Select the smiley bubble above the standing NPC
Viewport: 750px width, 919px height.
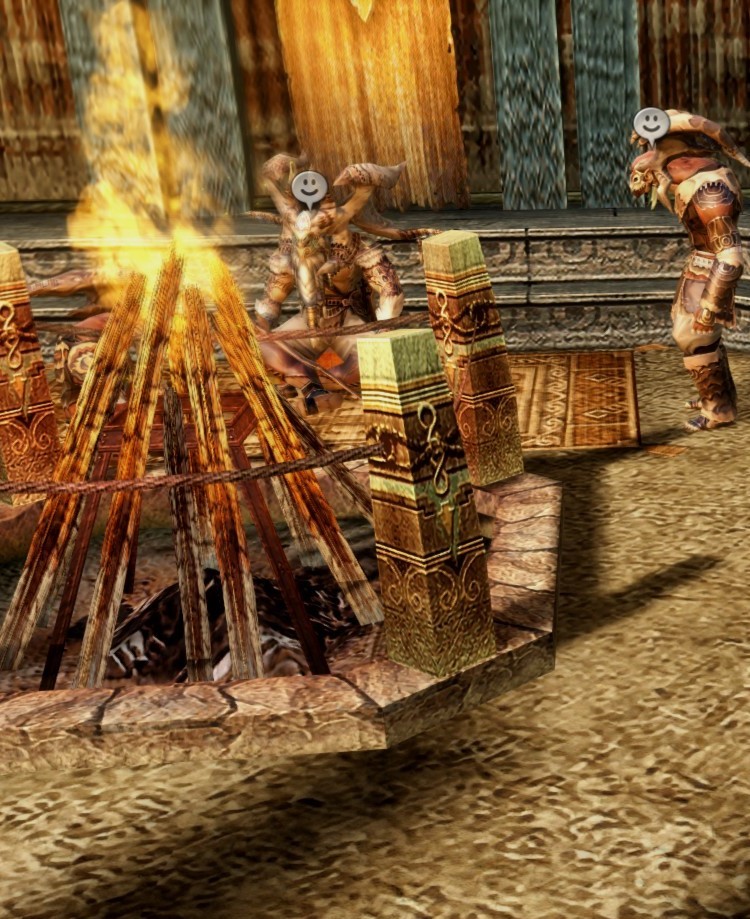(x=651, y=124)
